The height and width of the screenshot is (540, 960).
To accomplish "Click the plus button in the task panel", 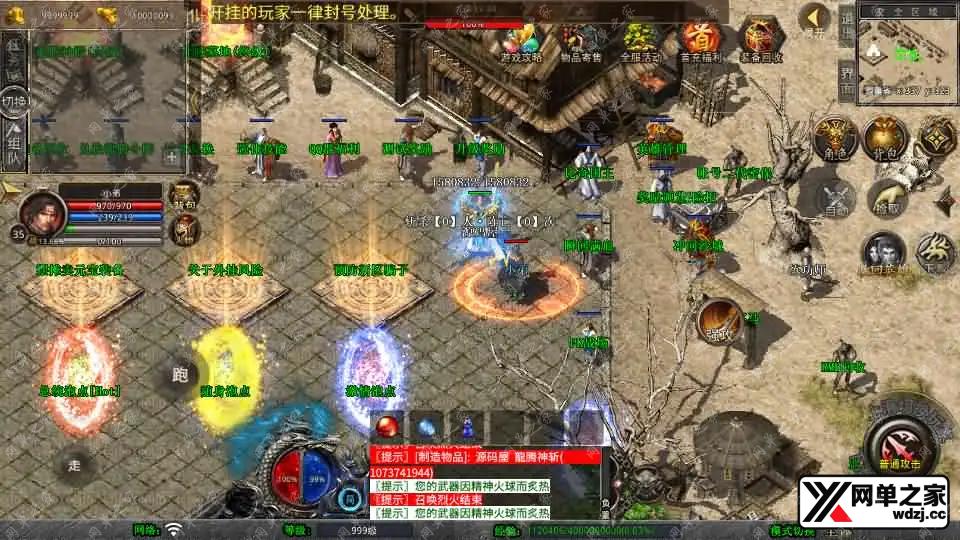I will tap(172, 157).
